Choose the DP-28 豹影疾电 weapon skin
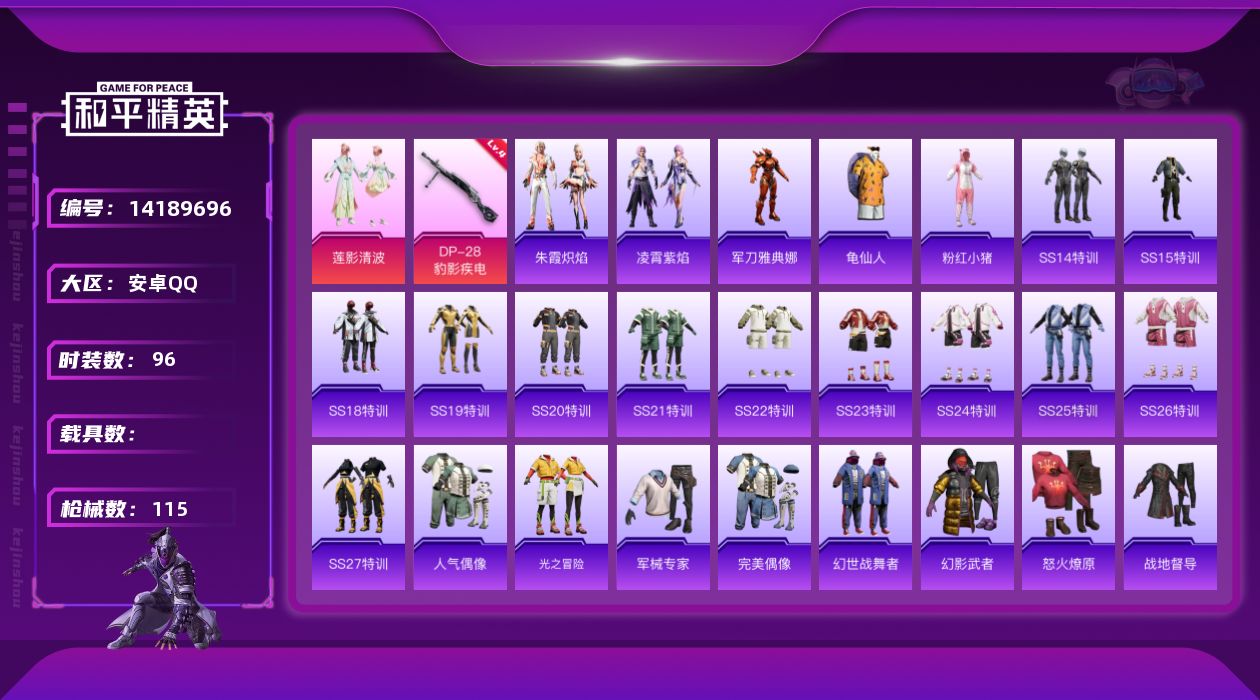The height and width of the screenshot is (700, 1260). [x=460, y=210]
